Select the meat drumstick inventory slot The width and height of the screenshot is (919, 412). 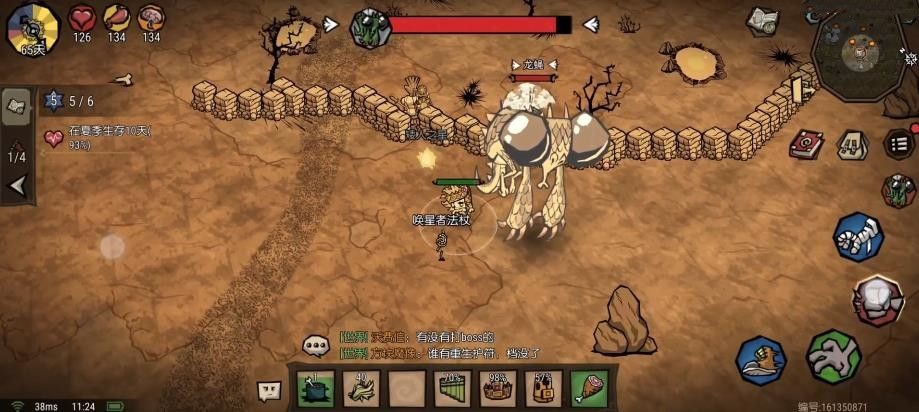click(x=590, y=388)
